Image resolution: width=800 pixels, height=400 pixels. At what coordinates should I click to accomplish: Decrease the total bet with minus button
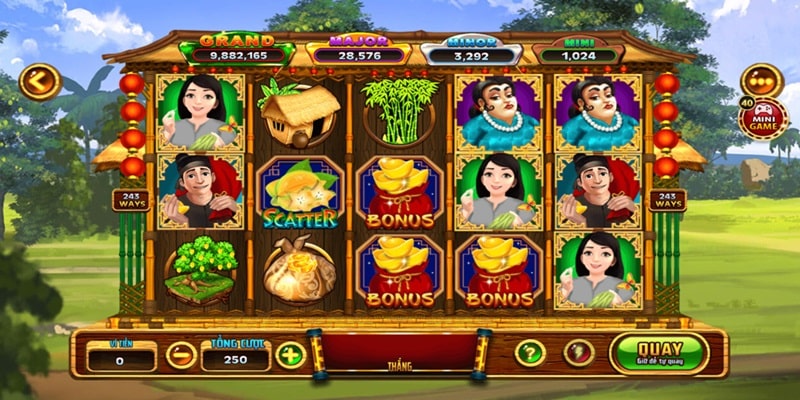[x=181, y=354]
